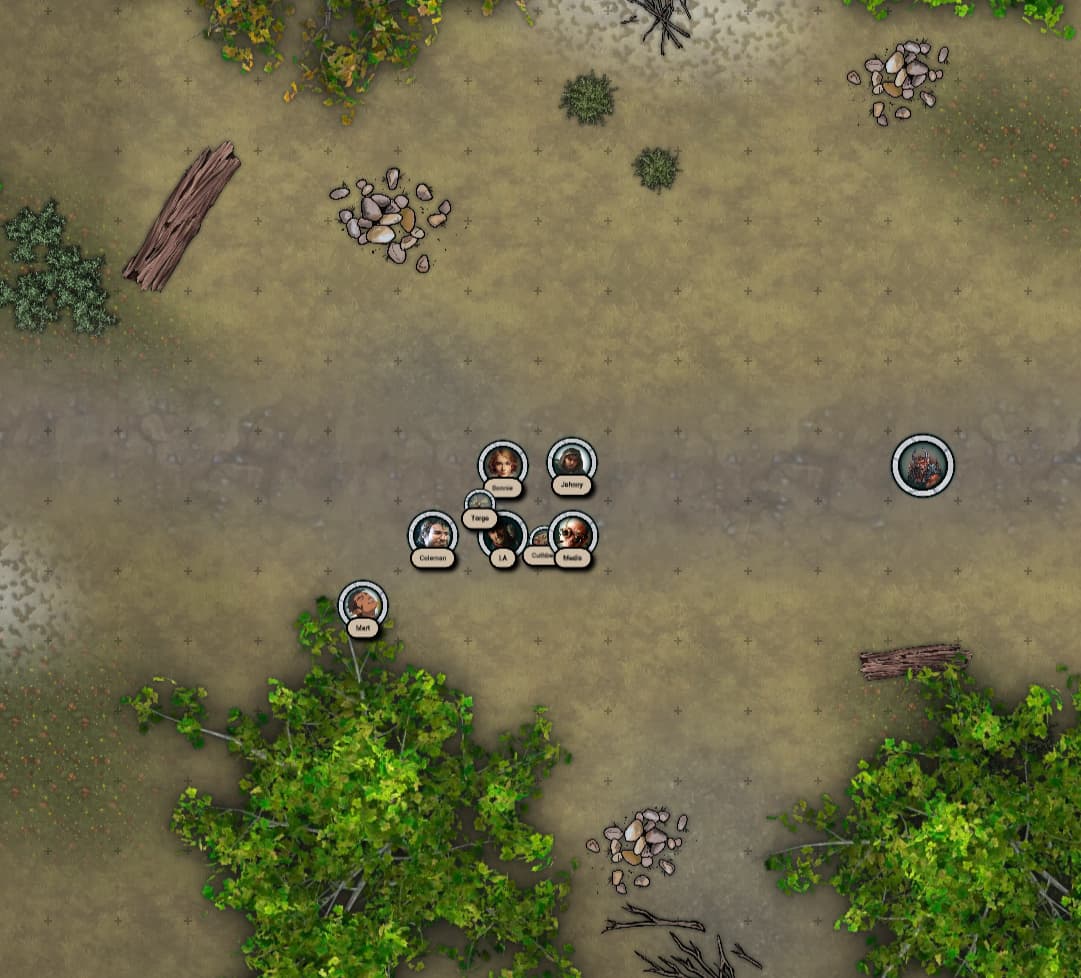Pick the Coleman token portrait

coord(433,531)
